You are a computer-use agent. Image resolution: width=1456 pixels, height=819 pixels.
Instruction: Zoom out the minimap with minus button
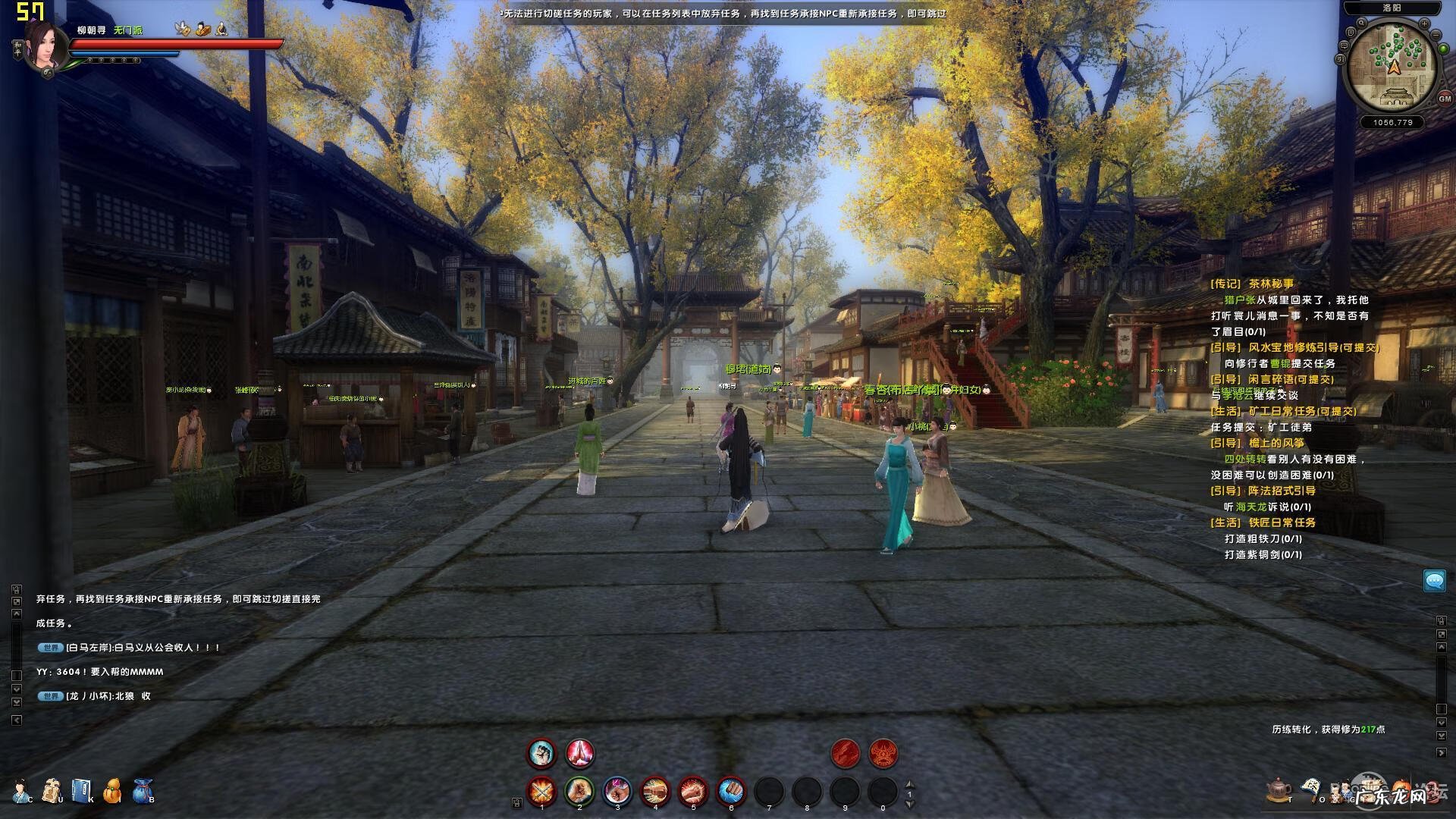point(1436,35)
